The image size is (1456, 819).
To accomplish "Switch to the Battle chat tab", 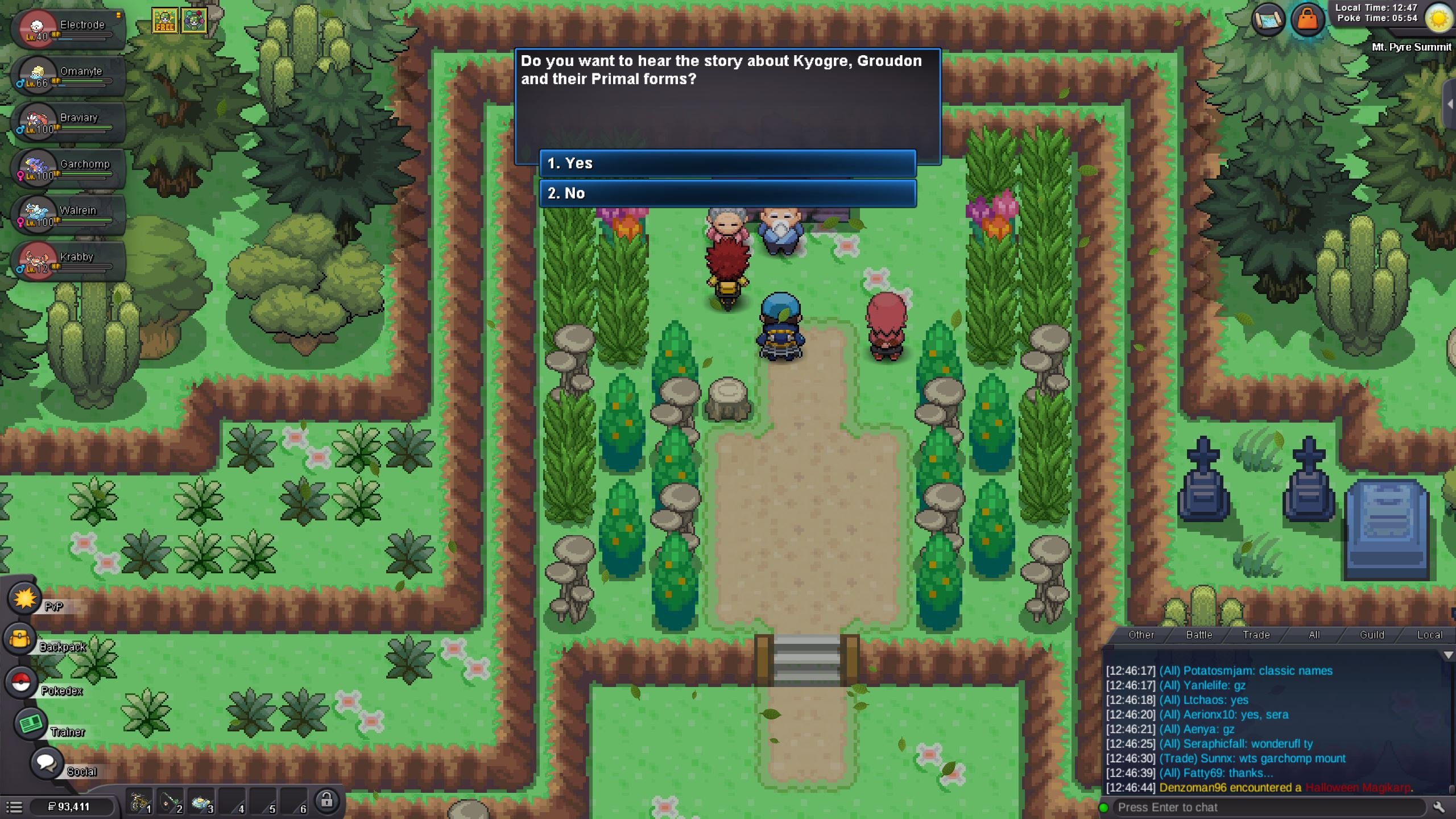I will (1199, 635).
